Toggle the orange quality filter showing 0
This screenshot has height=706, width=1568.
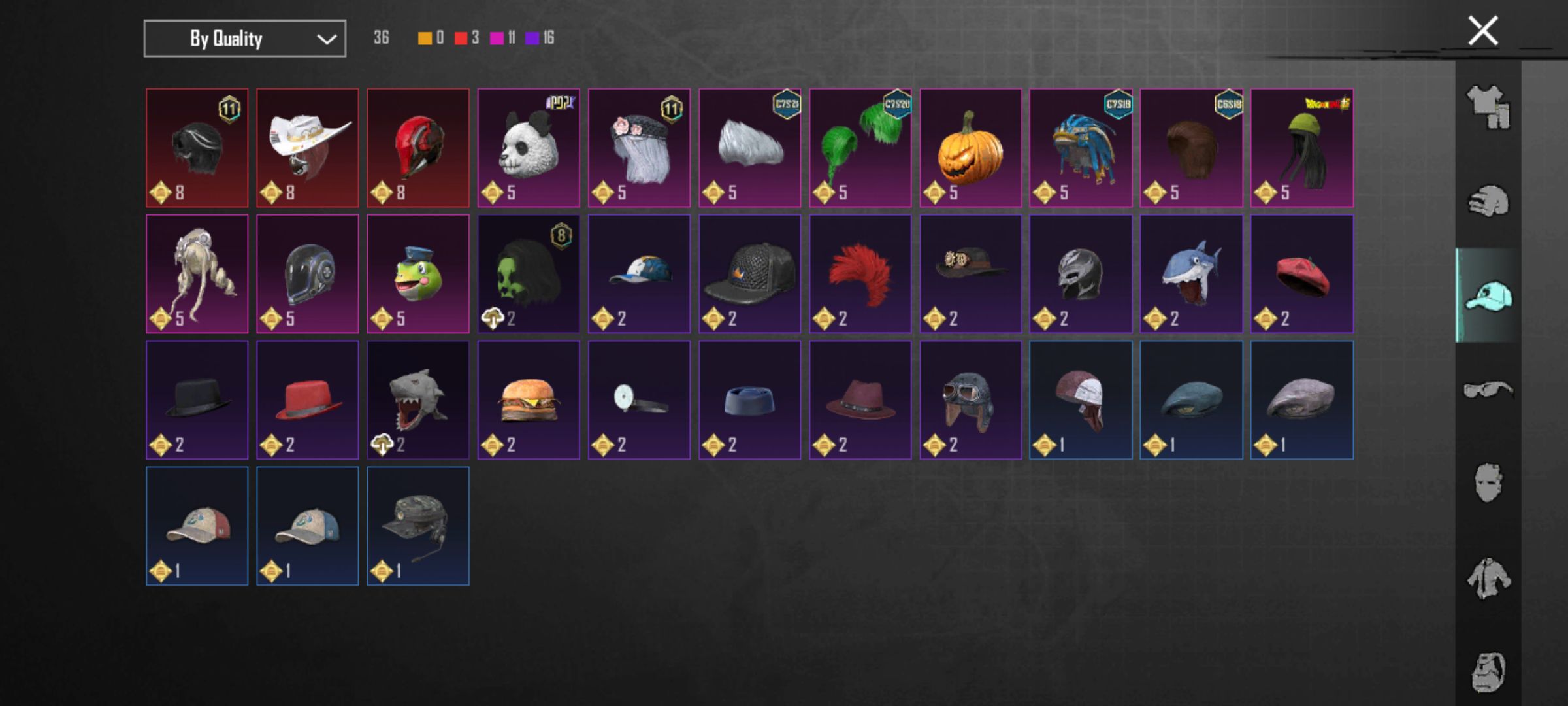point(425,37)
